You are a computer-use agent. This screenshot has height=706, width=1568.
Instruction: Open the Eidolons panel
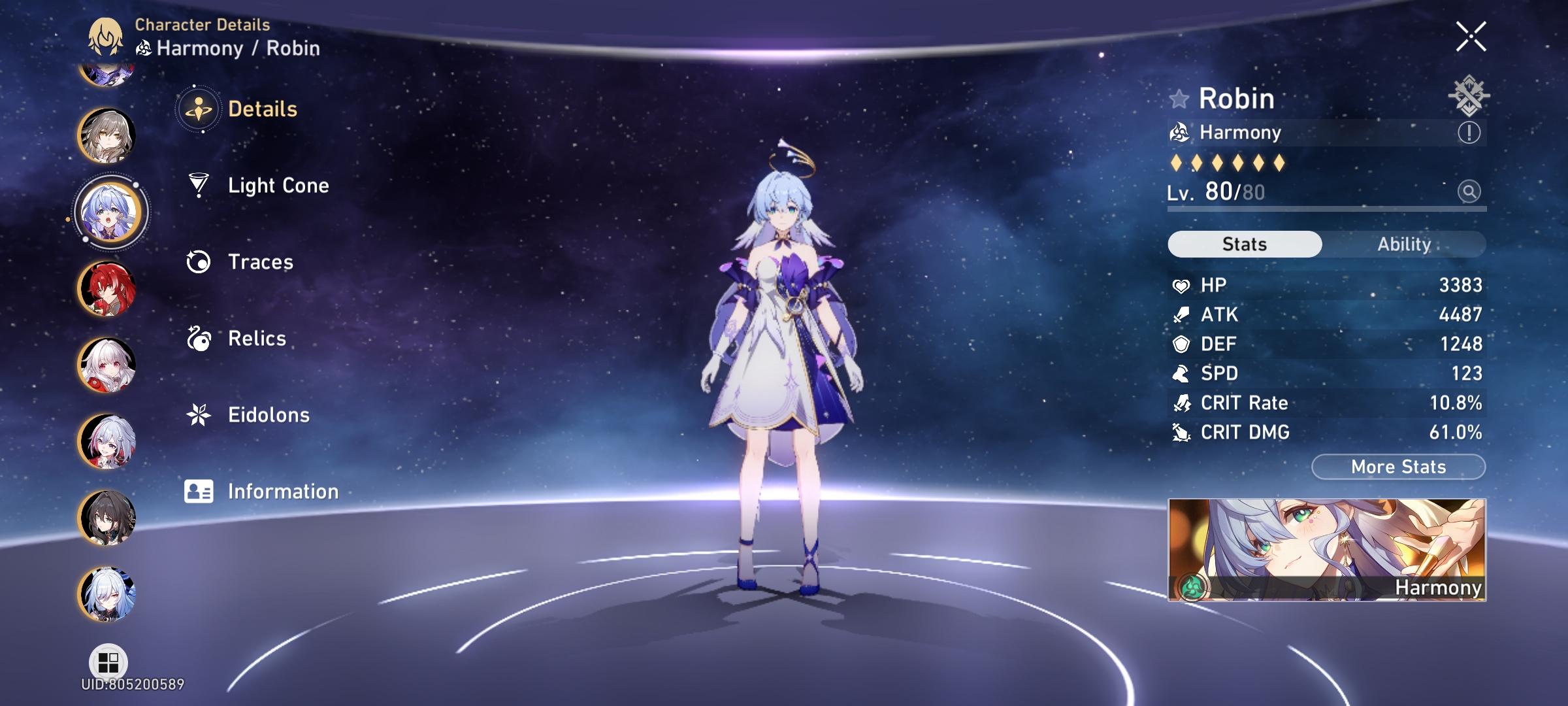(x=268, y=414)
